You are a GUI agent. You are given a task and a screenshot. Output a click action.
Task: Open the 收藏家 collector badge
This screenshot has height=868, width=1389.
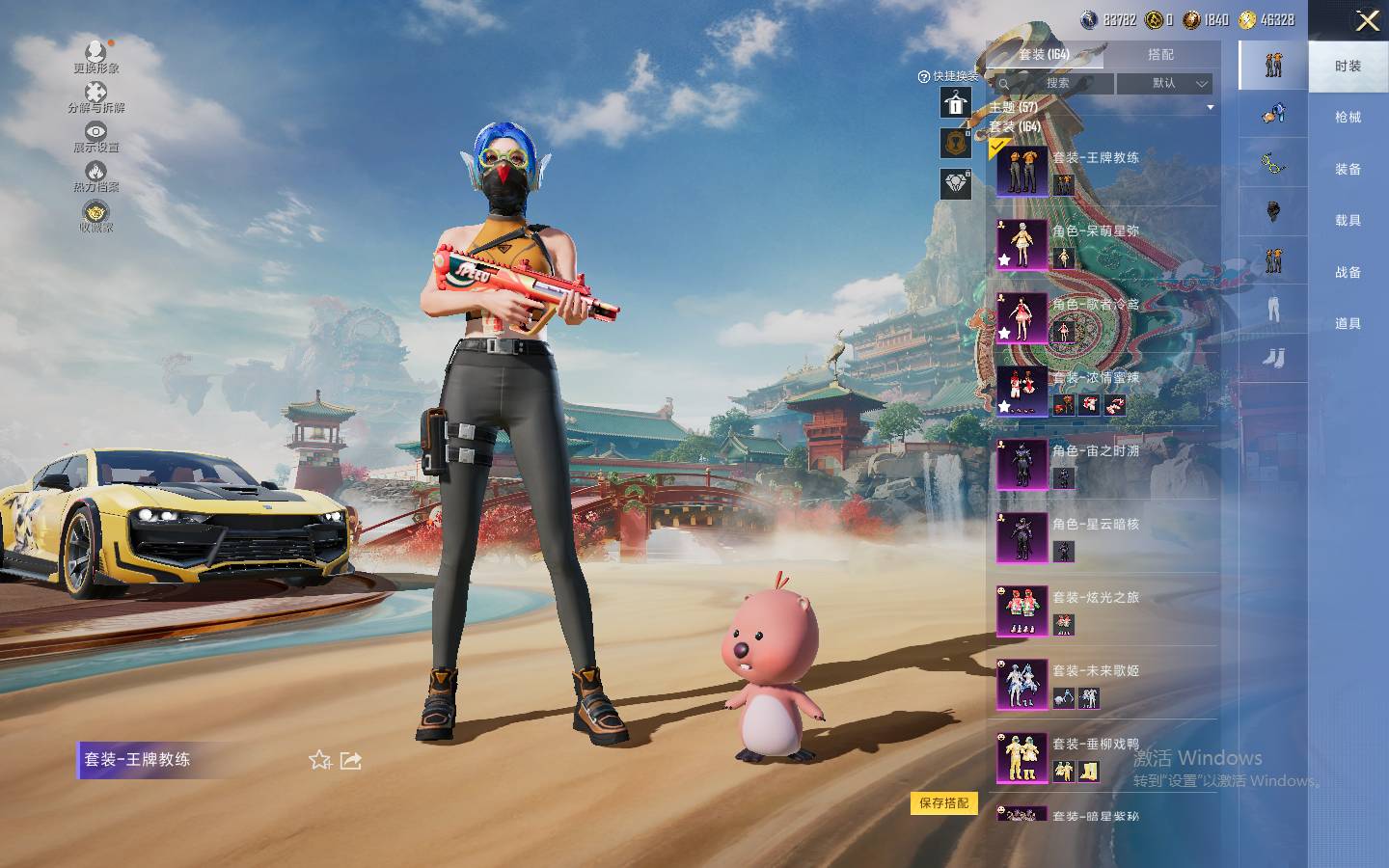pyautogui.click(x=95, y=215)
